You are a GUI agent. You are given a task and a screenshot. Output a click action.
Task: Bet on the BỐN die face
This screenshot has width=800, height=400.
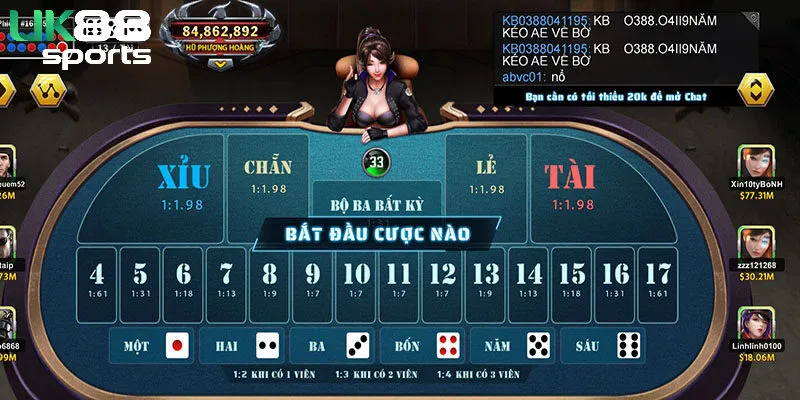421,346
